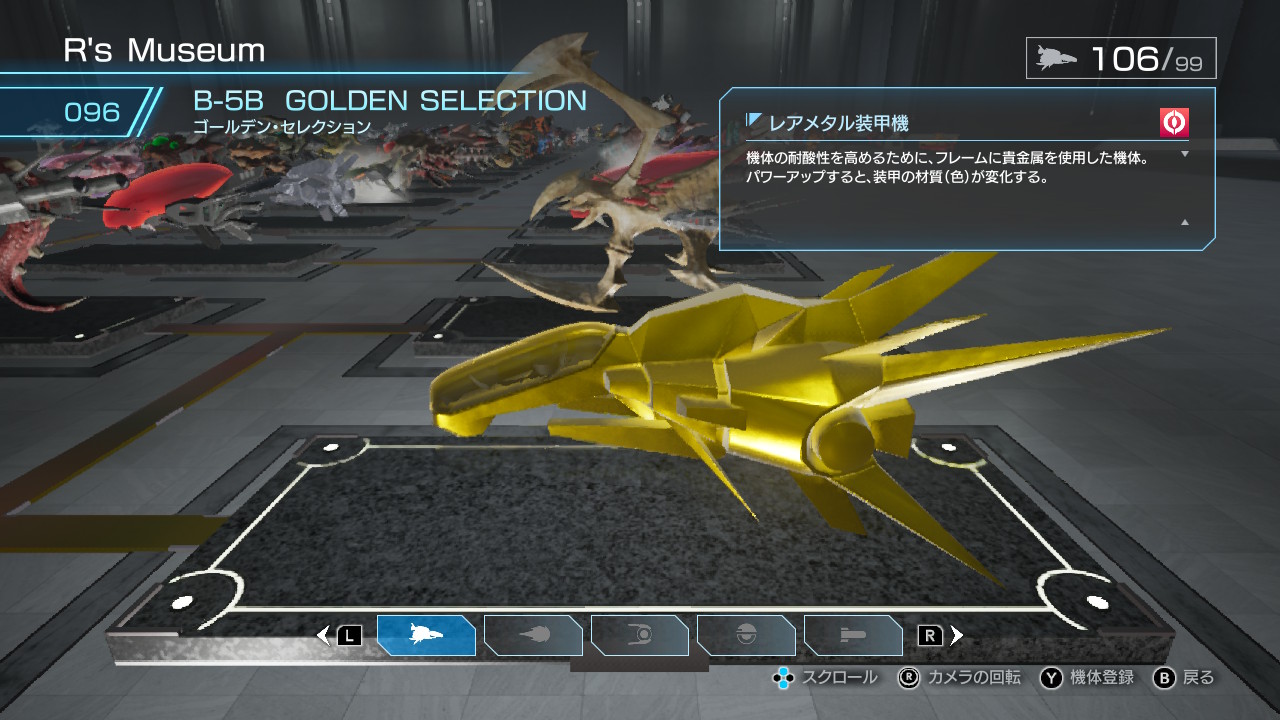Open the Force pod tab

pos(640,635)
